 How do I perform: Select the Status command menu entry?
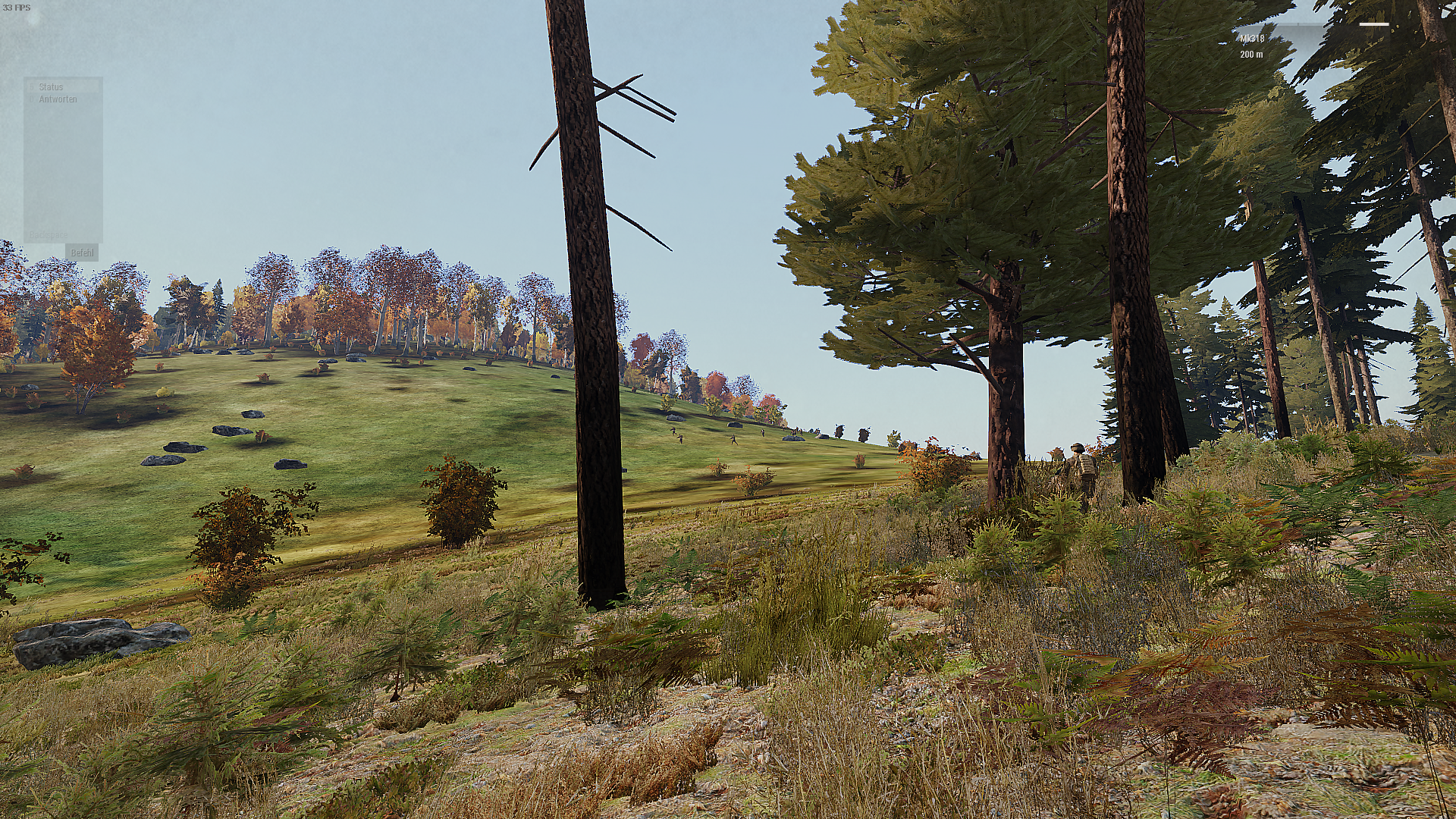(x=52, y=87)
